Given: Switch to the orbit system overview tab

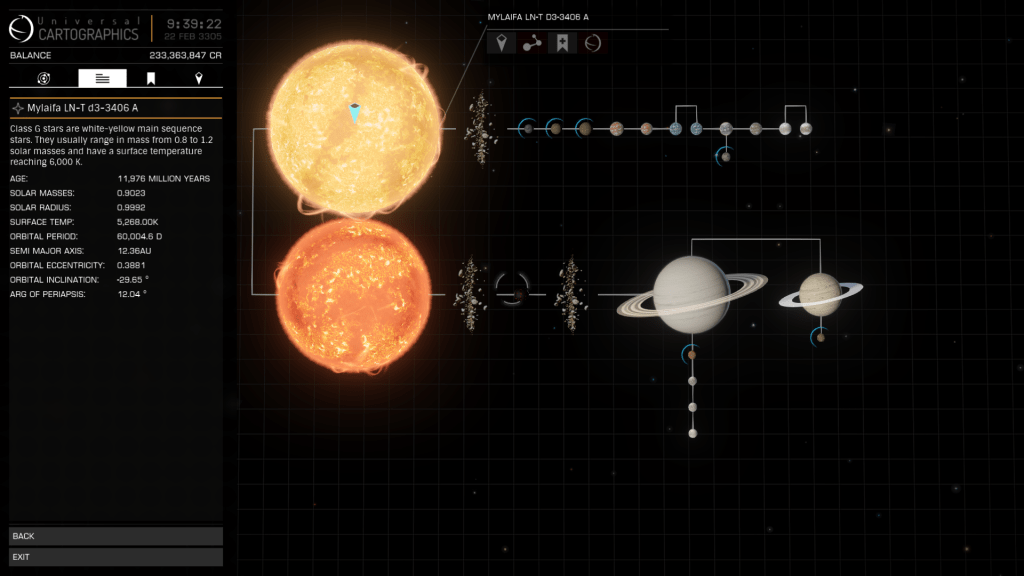Looking at the screenshot, I should (x=44, y=78).
